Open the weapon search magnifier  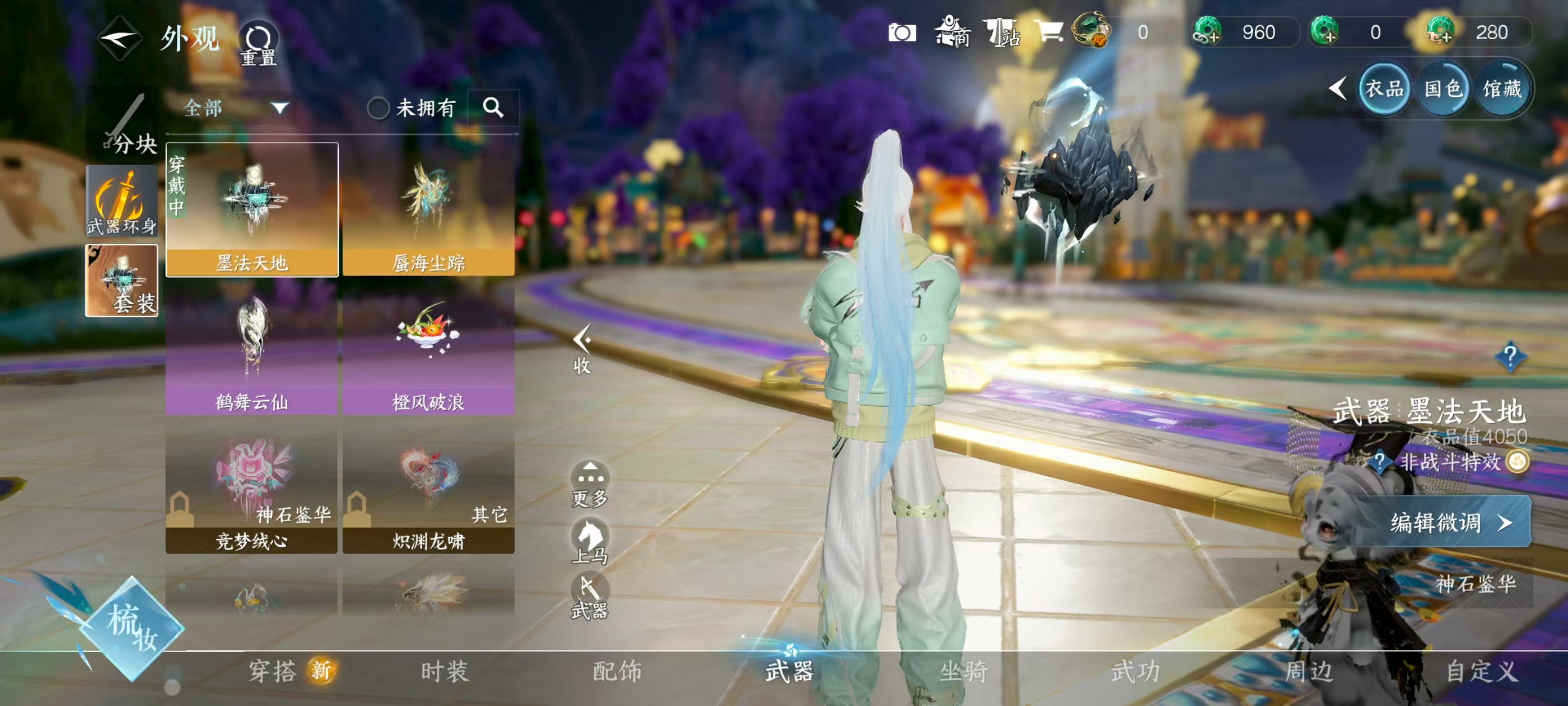[x=493, y=108]
